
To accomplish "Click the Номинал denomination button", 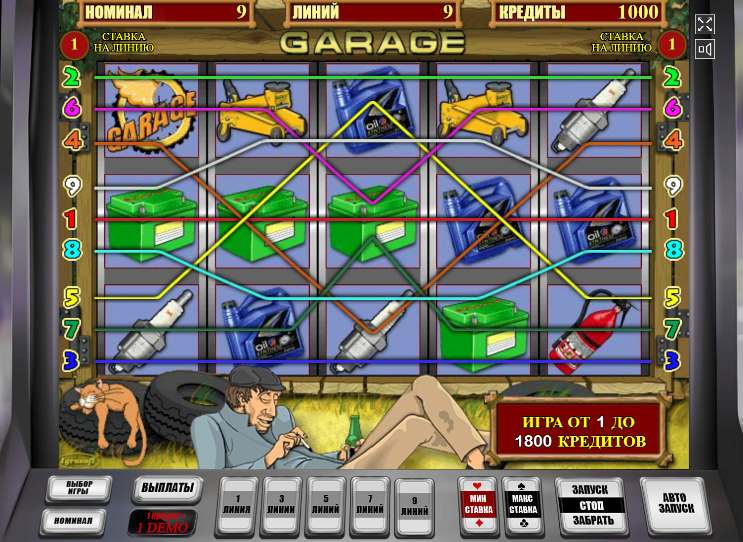I will point(73,520).
